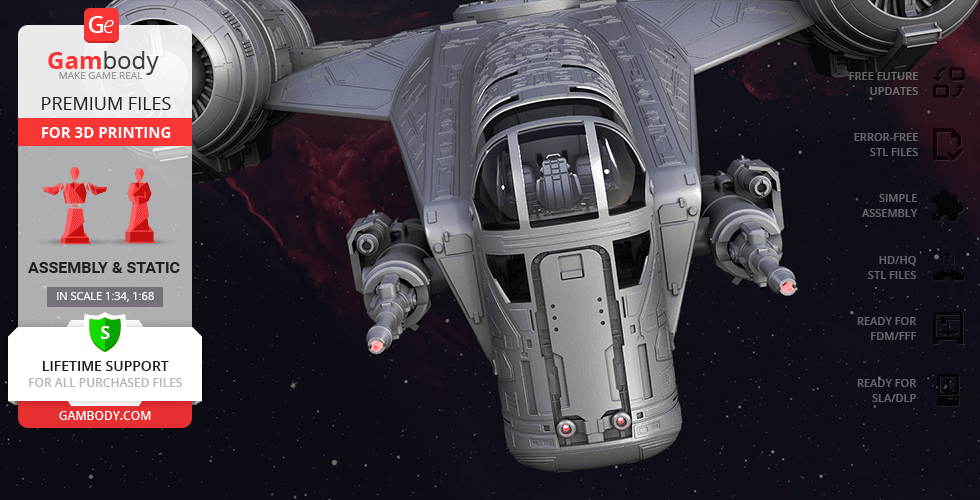Click the green Lifetime Support shield
The image size is (980, 500).
pos(105,332)
